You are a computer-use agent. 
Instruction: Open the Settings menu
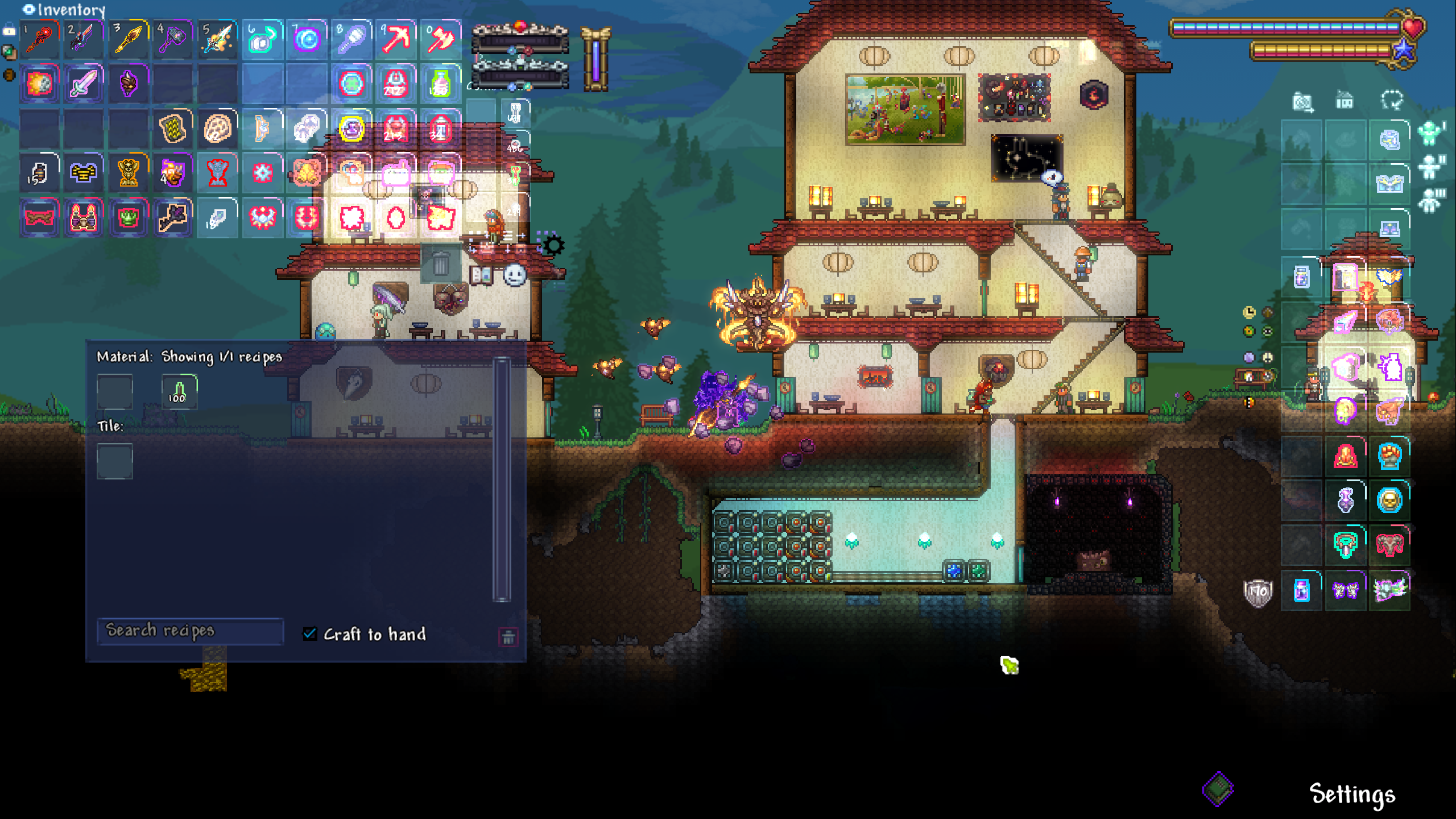(1352, 794)
